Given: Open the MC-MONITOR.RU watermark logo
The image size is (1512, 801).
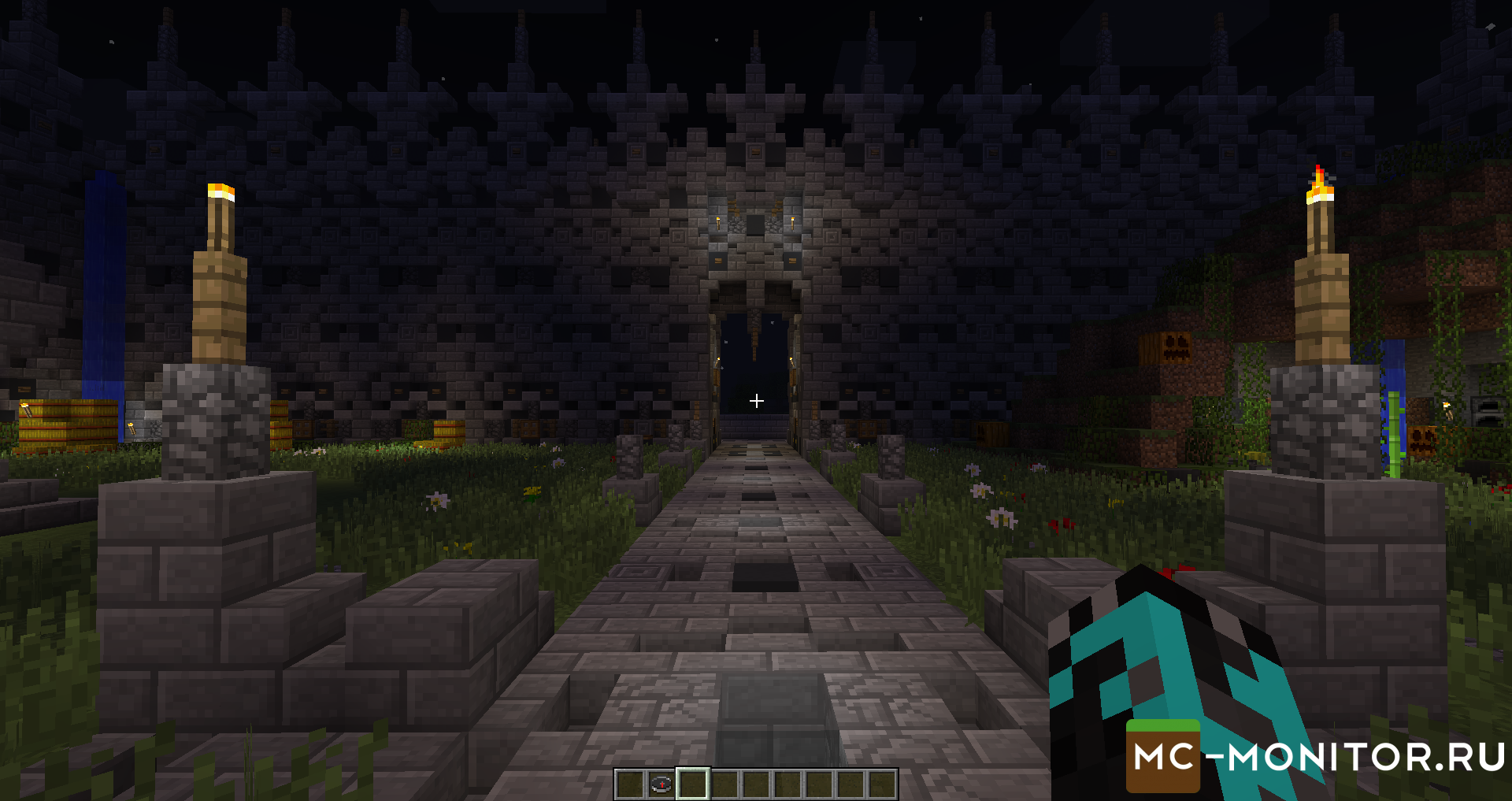Looking at the screenshot, I should (x=1317, y=757).
